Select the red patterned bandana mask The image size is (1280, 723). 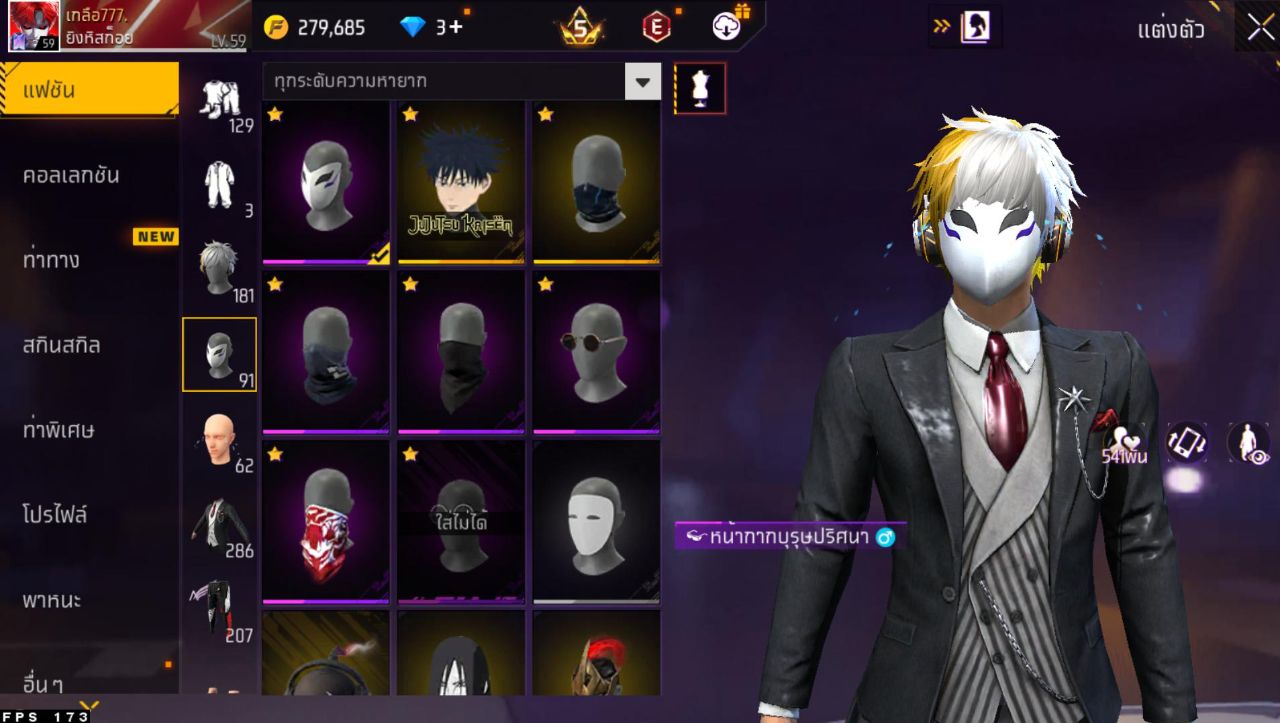[326, 522]
